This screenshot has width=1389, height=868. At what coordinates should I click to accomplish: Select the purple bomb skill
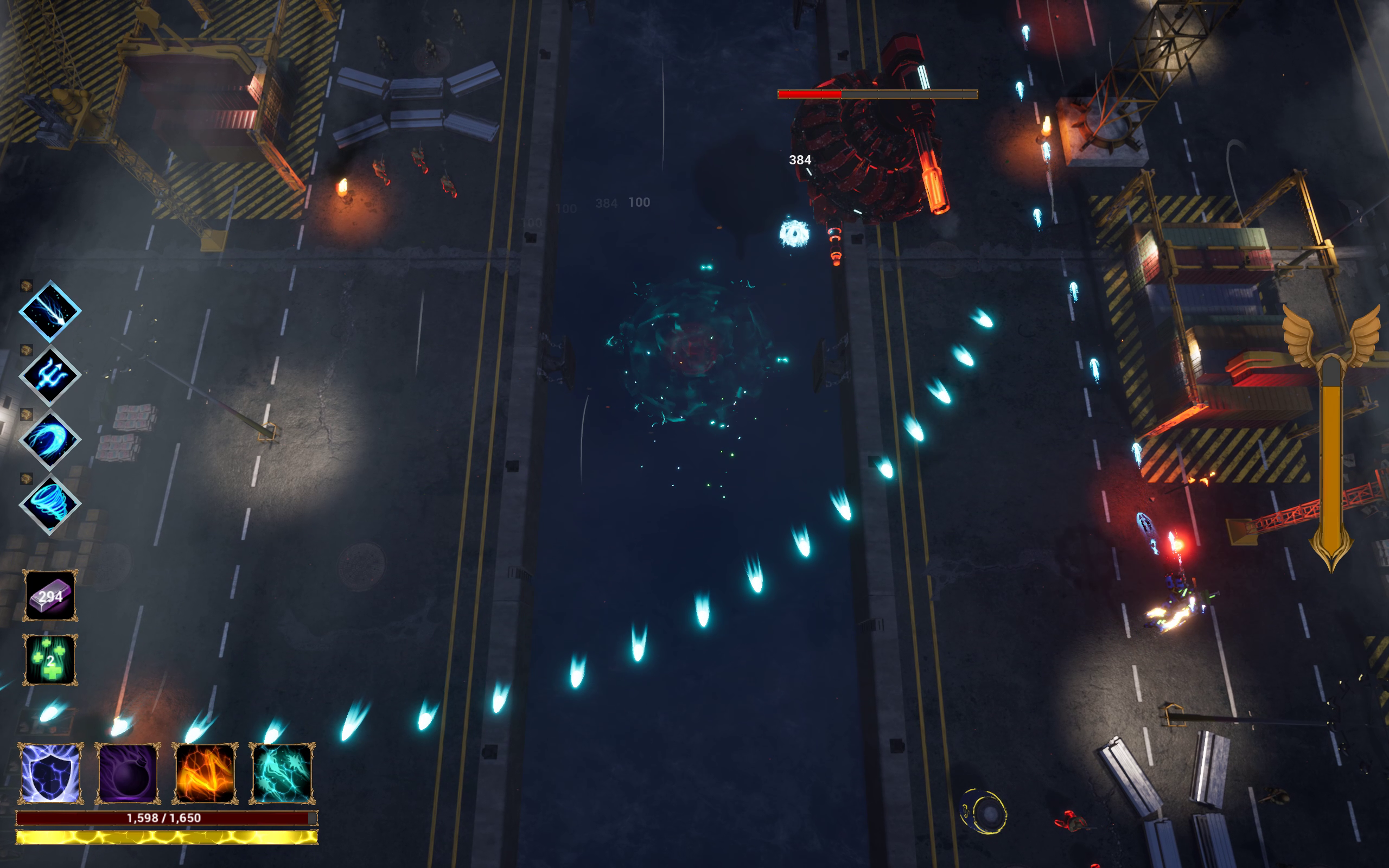coord(128,773)
